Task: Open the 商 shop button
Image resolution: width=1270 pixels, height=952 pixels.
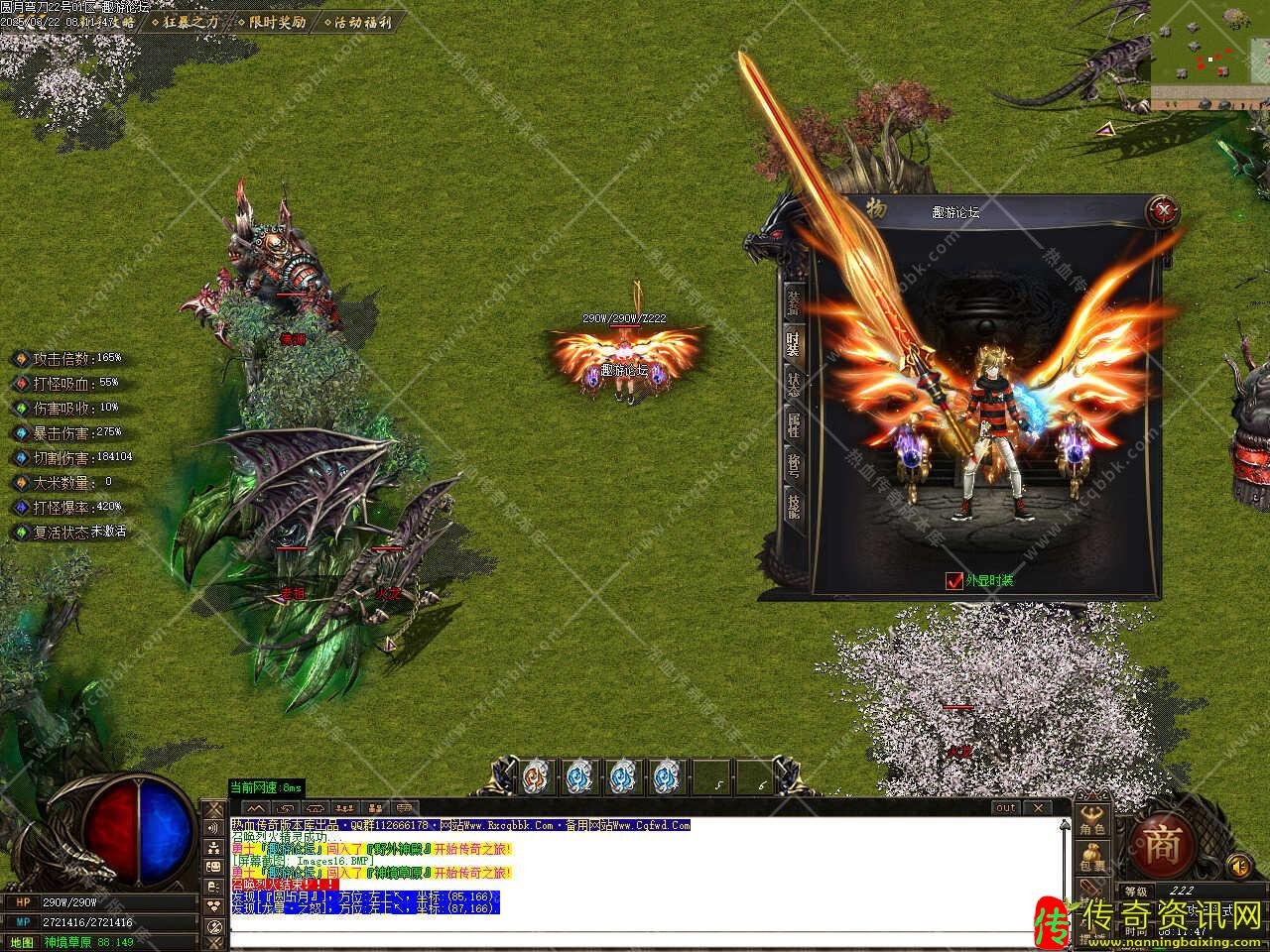Action: (1162, 844)
